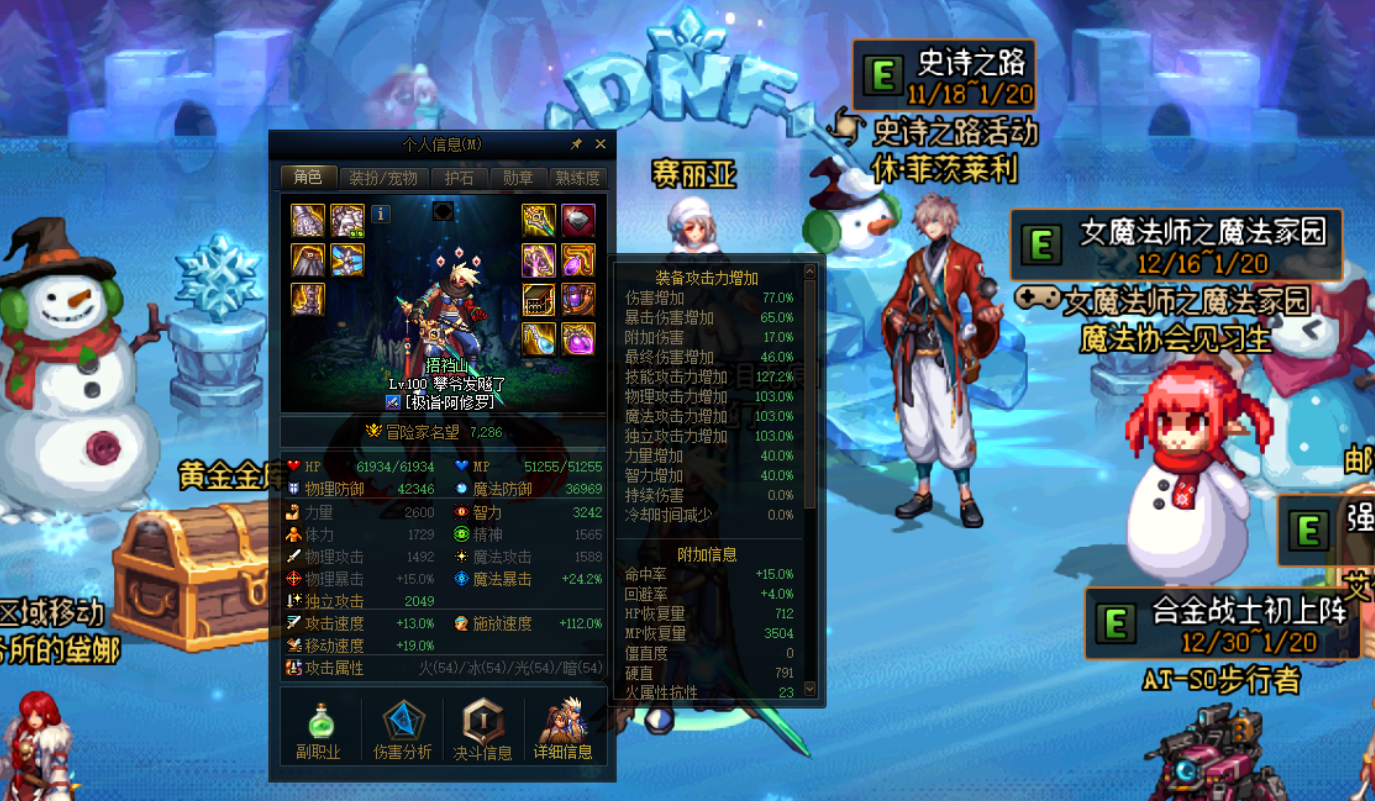Switch to the 角色 tab
This screenshot has height=801, width=1375.
308,178
